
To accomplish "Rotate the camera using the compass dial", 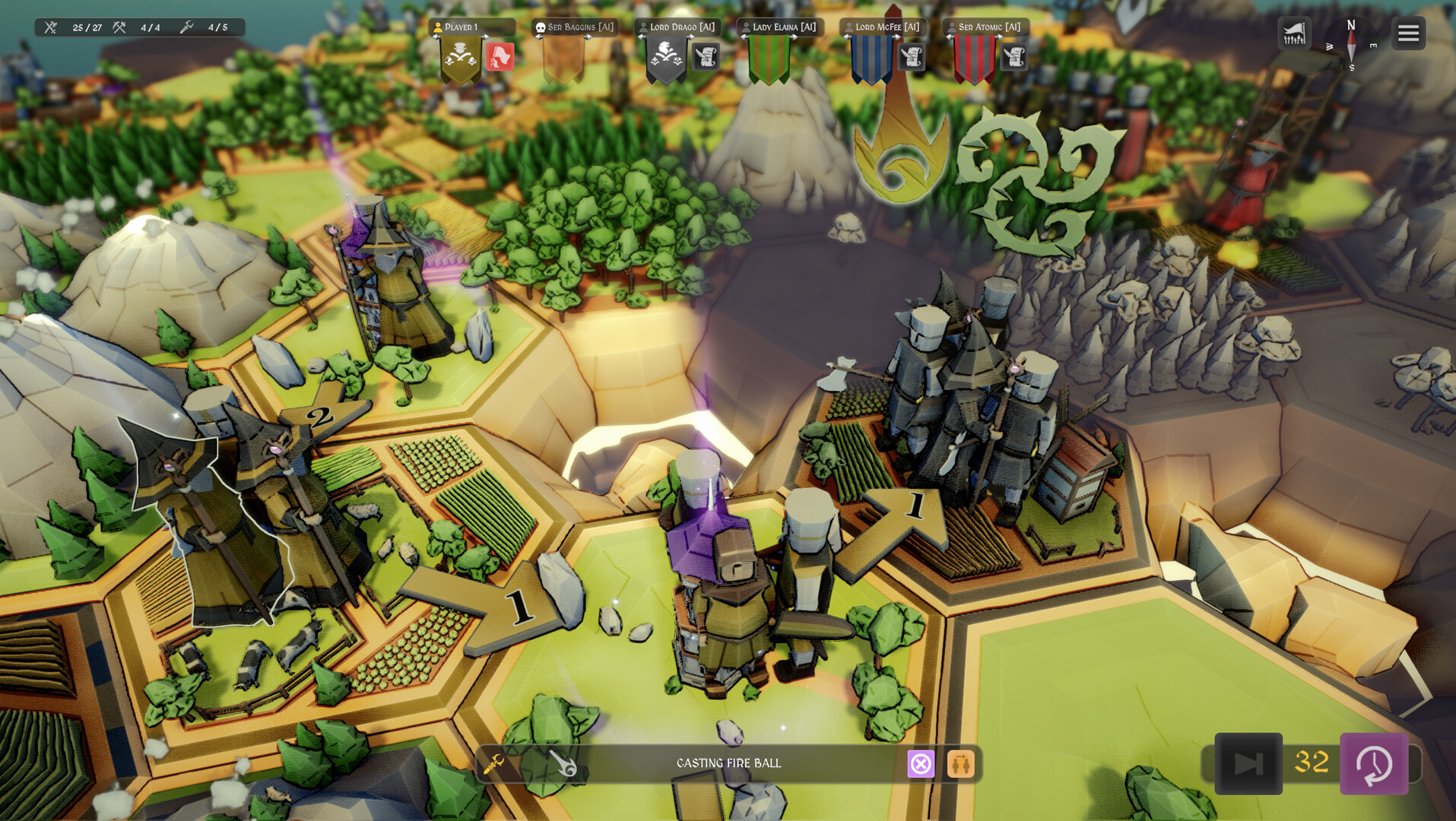I will pyautogui.click(x=1351, y=46).
